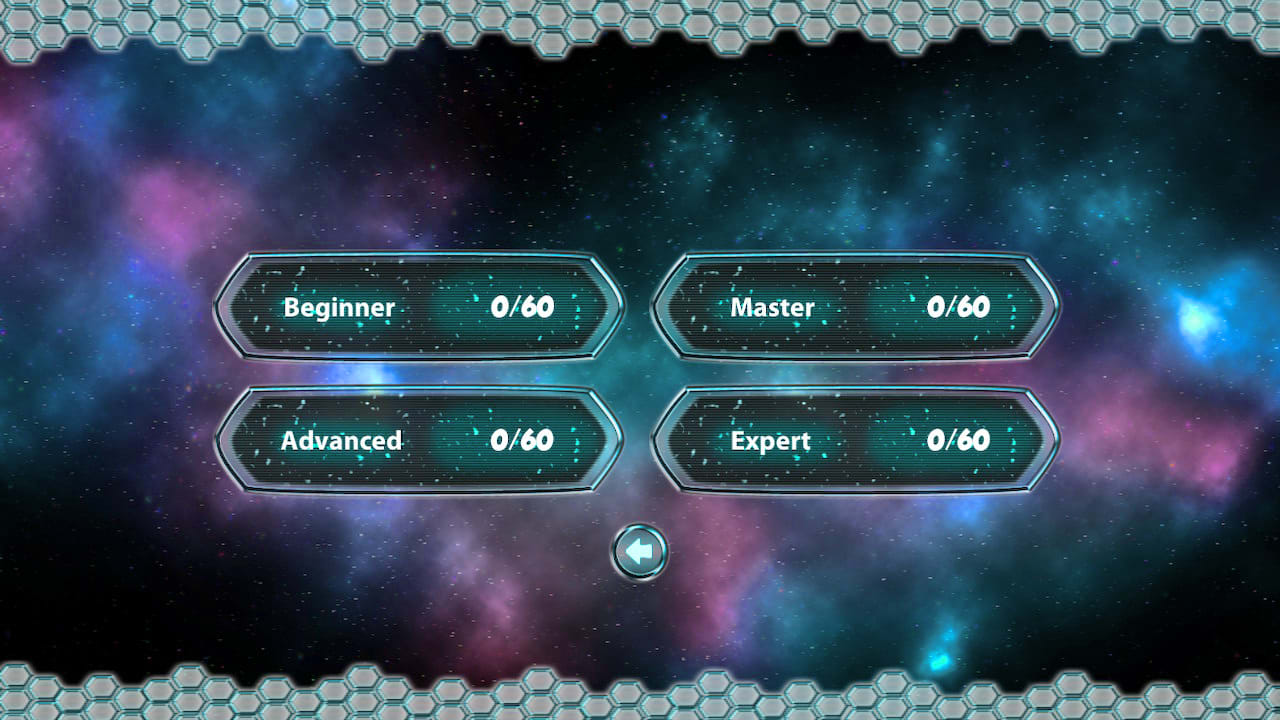1280x720 pixels.
Task: Start the Expert difficulty
Action: pyautogui.click(x=855, y=440)
